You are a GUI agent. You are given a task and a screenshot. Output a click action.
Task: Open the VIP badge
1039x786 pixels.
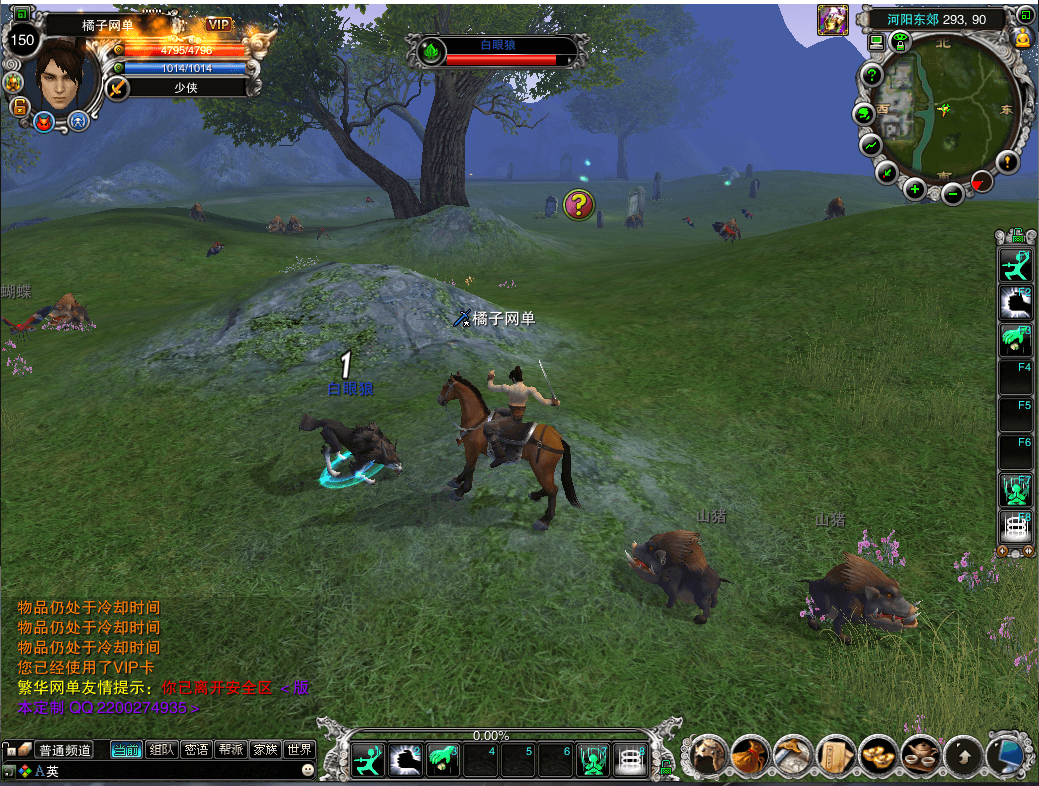(219, 24)
